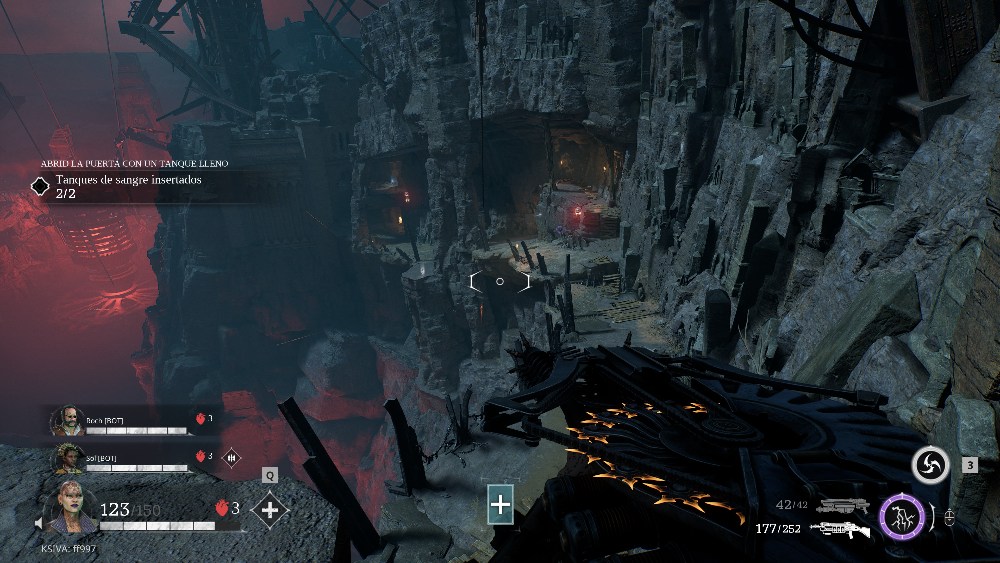Image resolution: width=1000 pixels, height=563 pixels.
Task: Use the healing cross item diamond
Action: click(x=269, y=510)
